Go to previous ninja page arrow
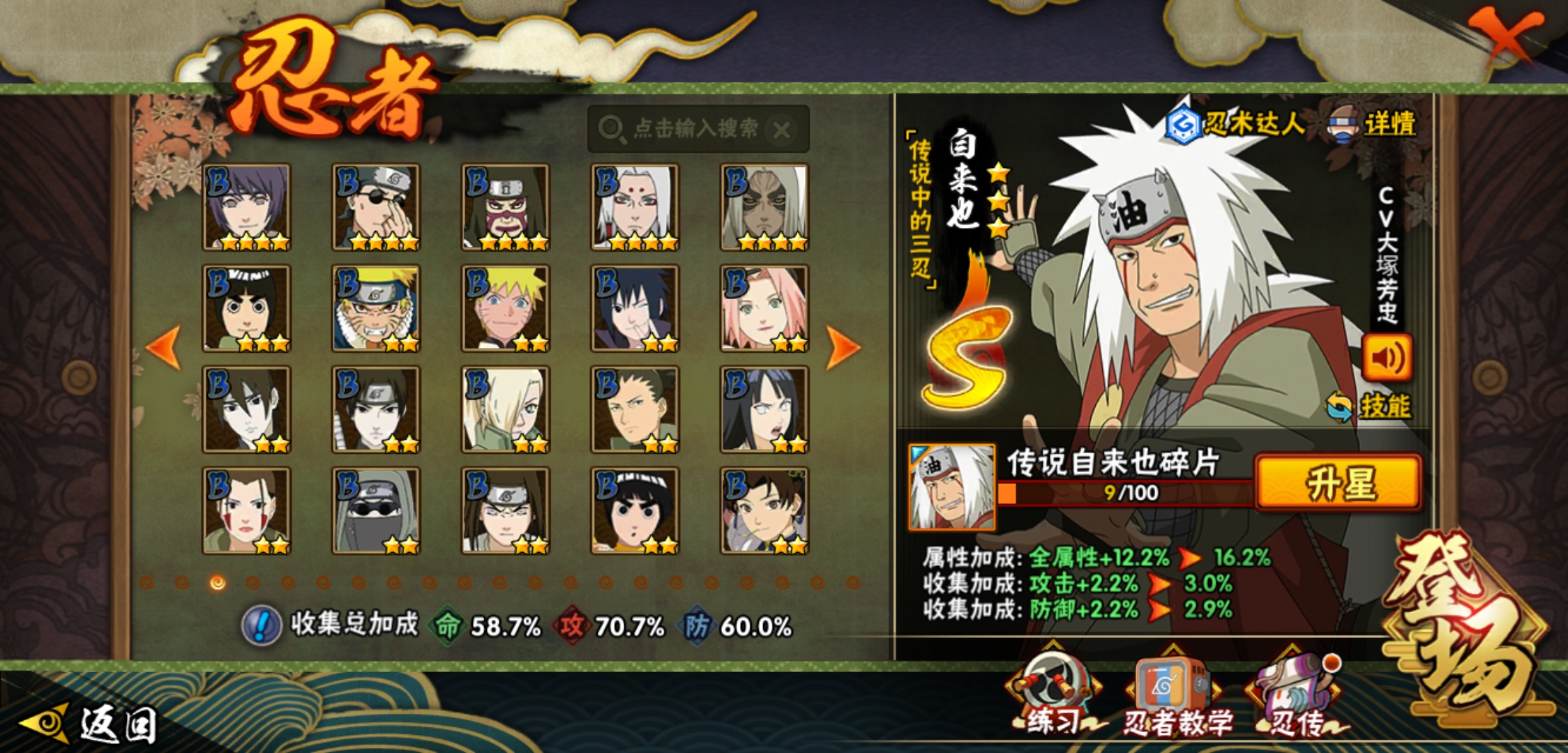The height and width of the screenshot is (753, 1568). (x=165, y=347)
